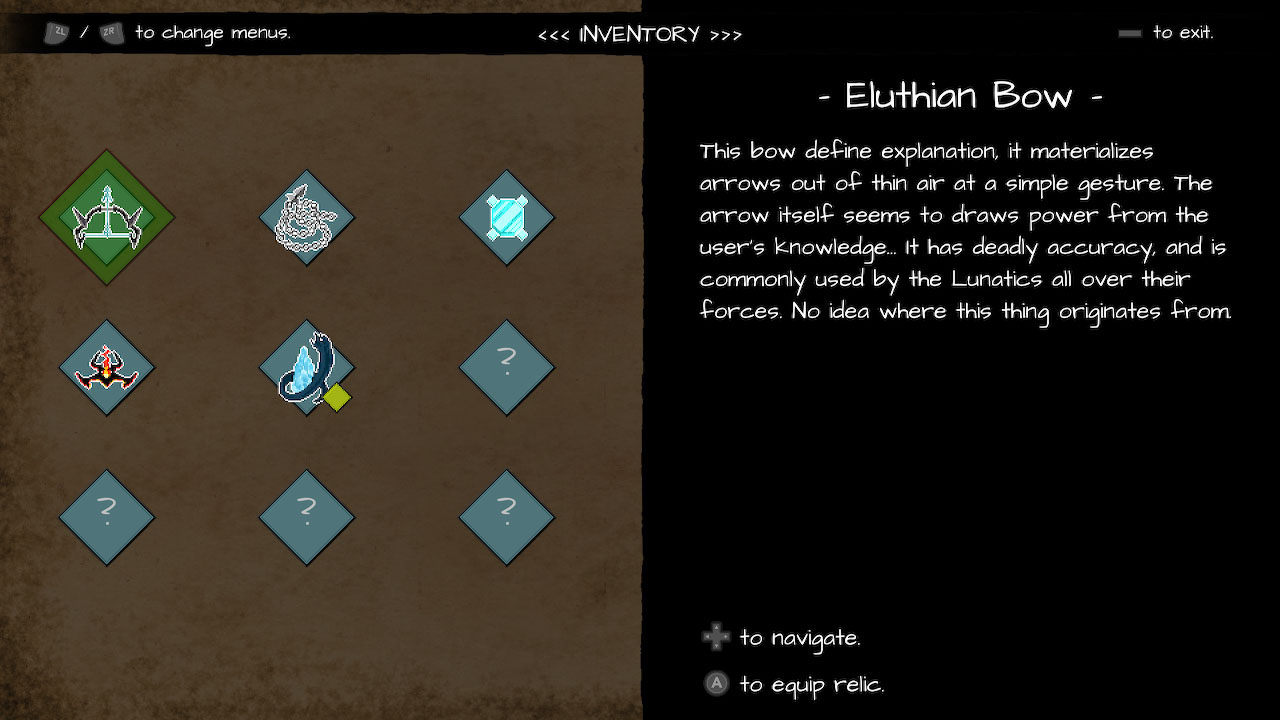The width and height of the screenshot is (1280, 720).
Task: Select the equipped whale relic
Action: pyautogui.click(x=307, y=367)
